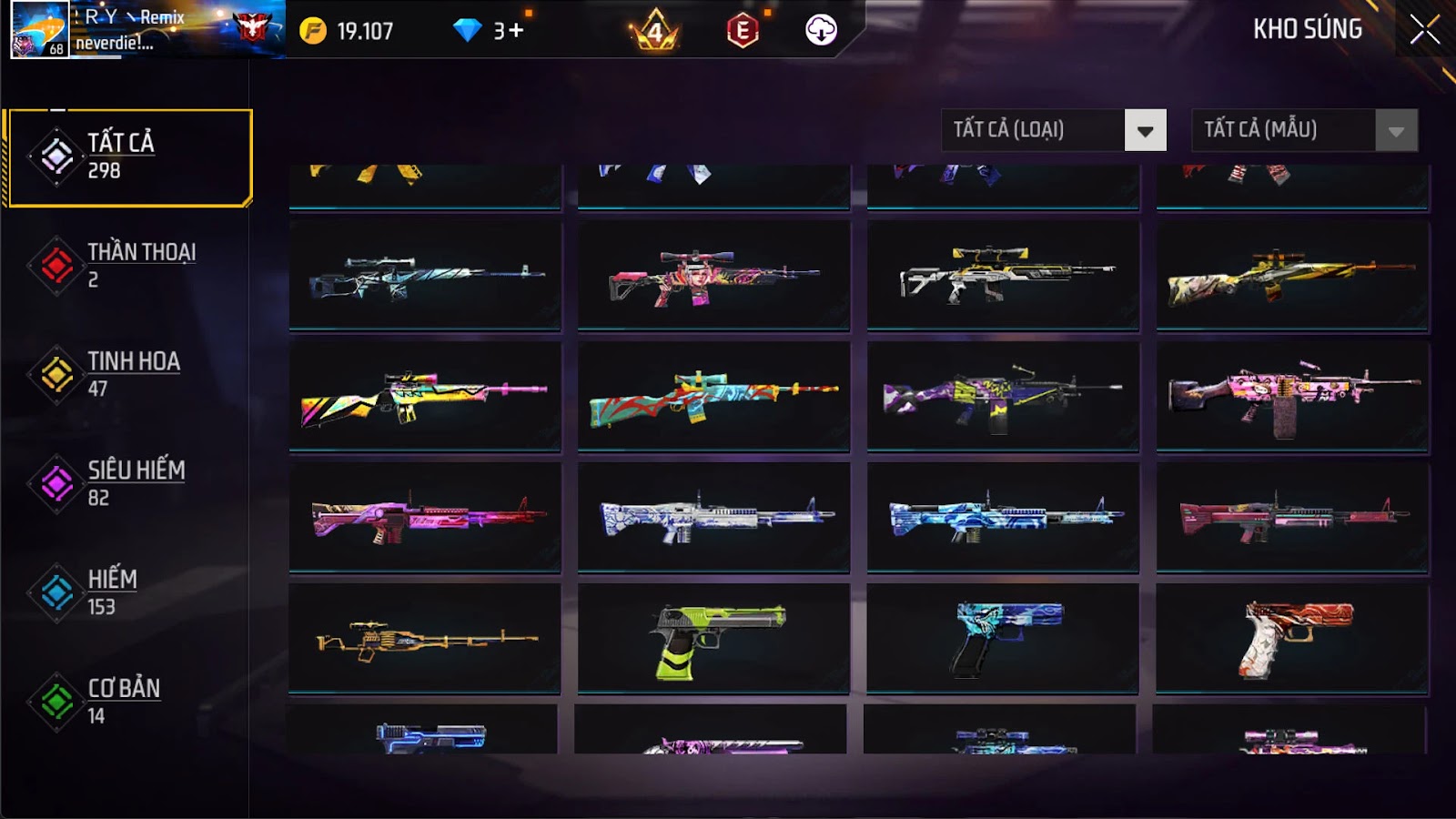
Task: Choose the Cơ Bản category
Action: tap(127, 703)
